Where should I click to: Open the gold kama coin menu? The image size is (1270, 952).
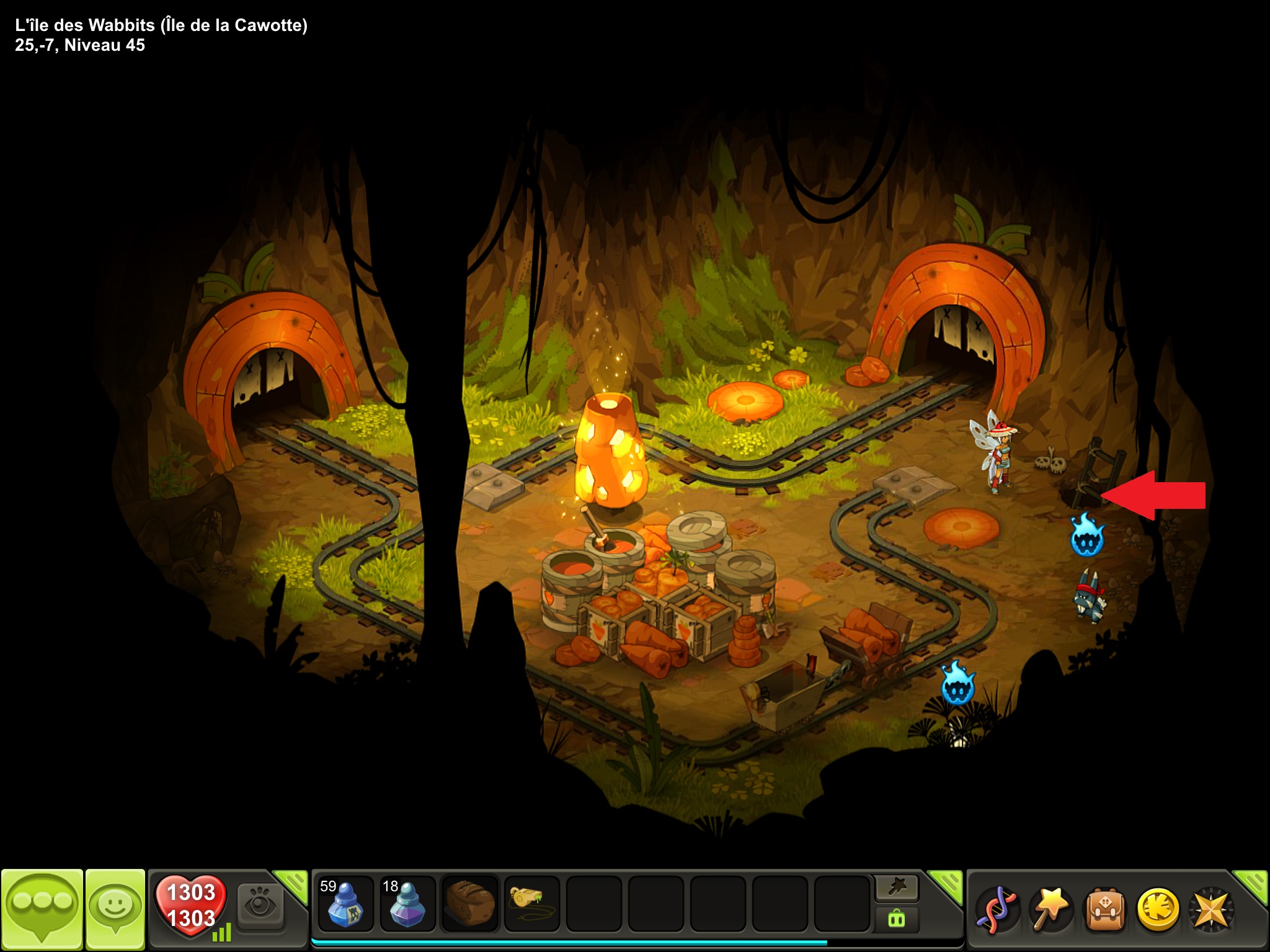(1157, 909)
